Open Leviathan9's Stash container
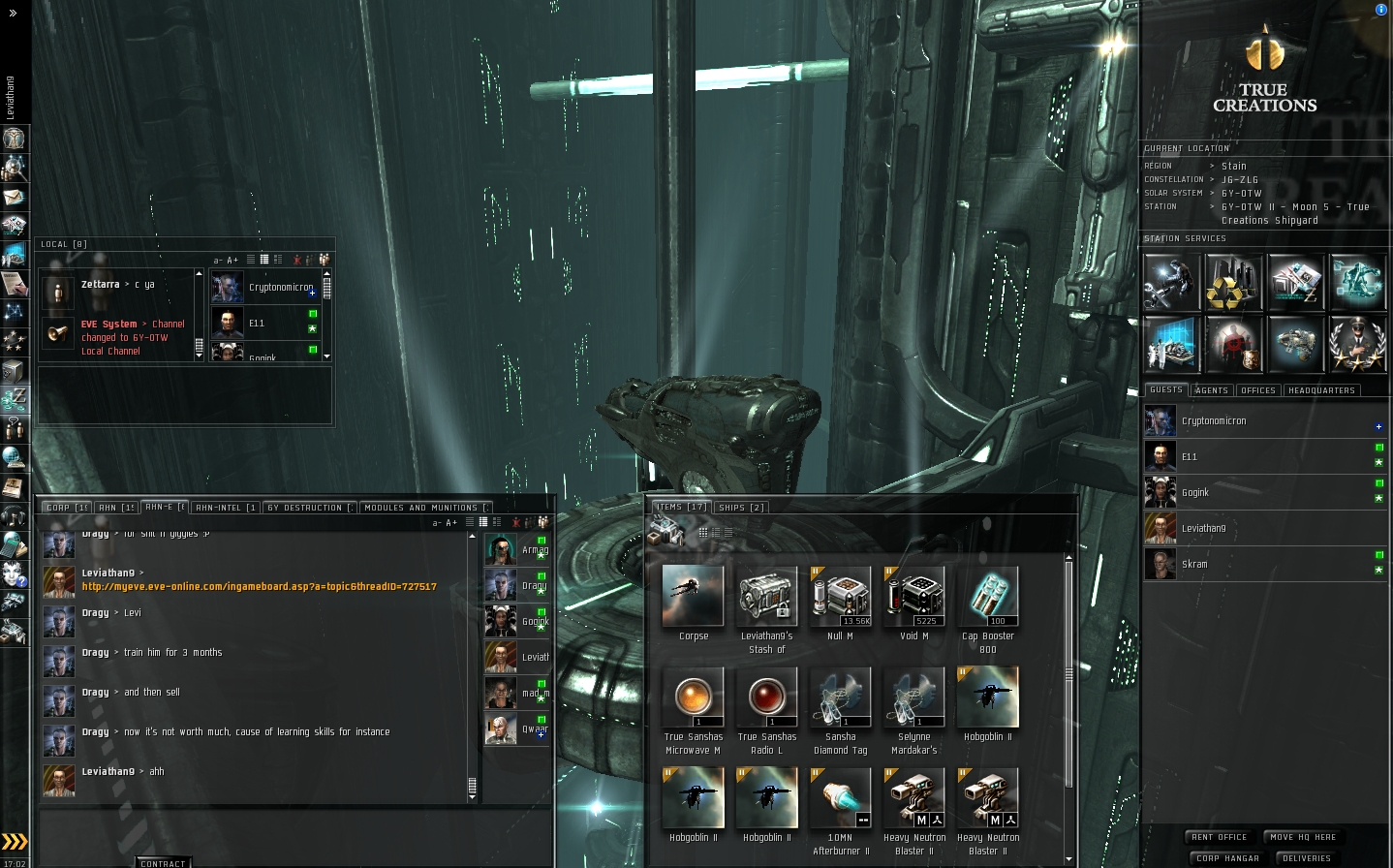1393x868 pixels. click(766, 598)
